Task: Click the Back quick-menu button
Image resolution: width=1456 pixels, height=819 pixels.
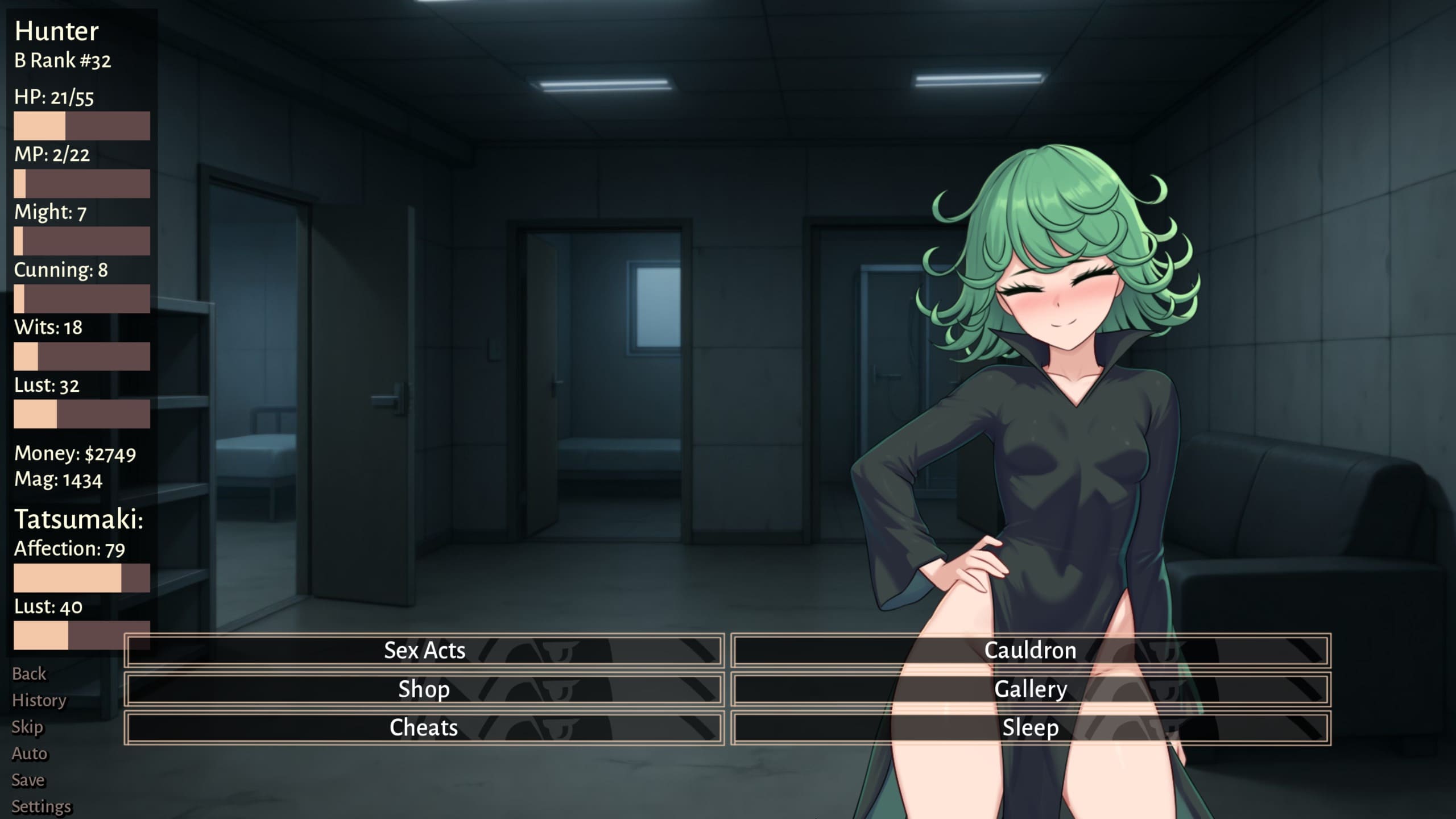Action: [x=29, y=674]
